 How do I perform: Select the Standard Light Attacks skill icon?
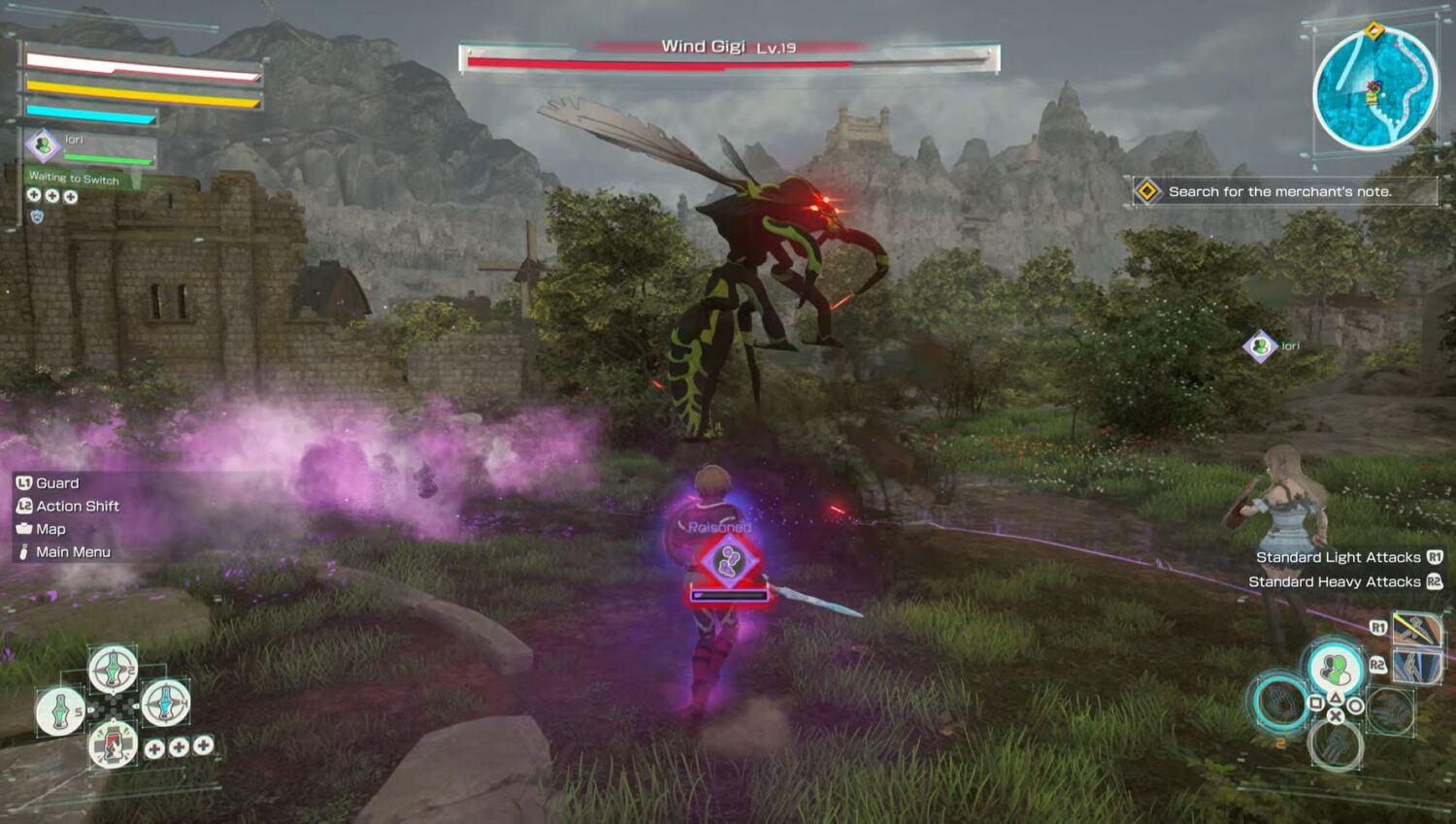[x=1415, y=629]
